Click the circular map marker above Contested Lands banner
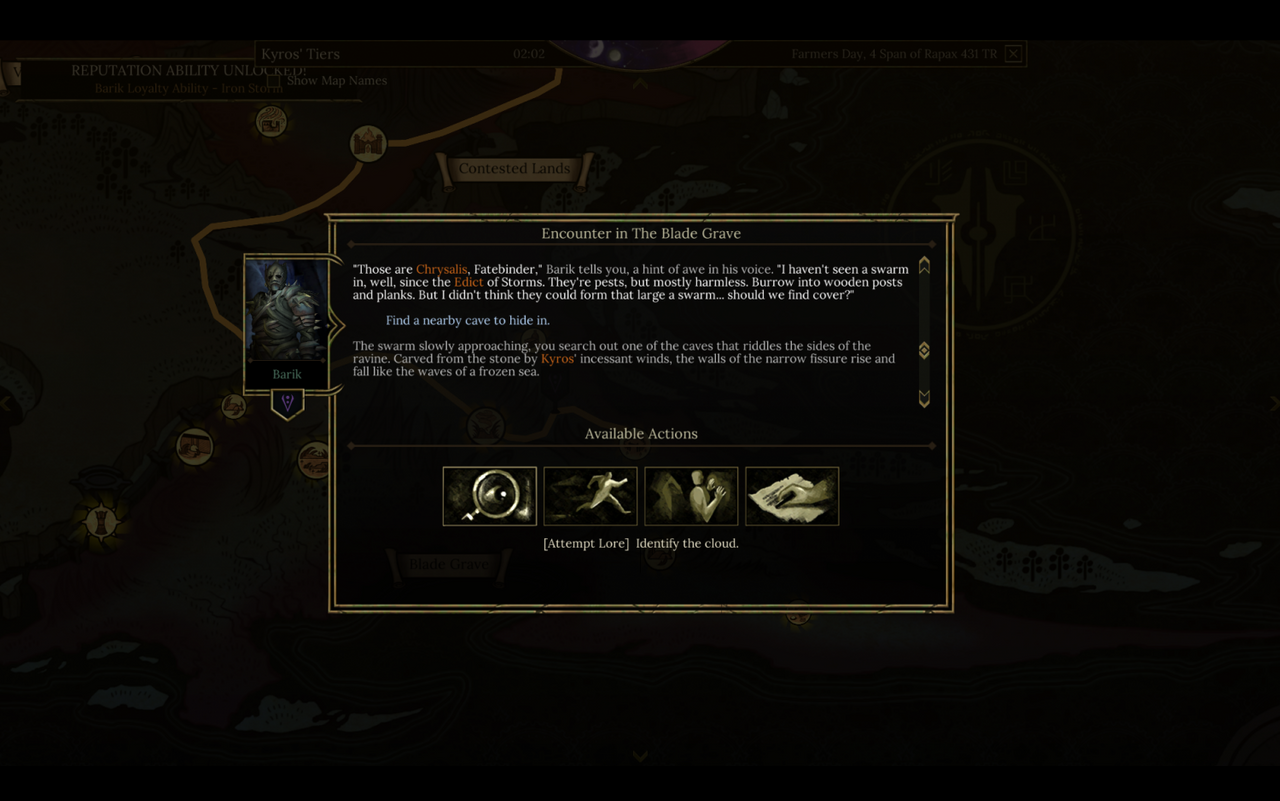 (x=367, y=143)
